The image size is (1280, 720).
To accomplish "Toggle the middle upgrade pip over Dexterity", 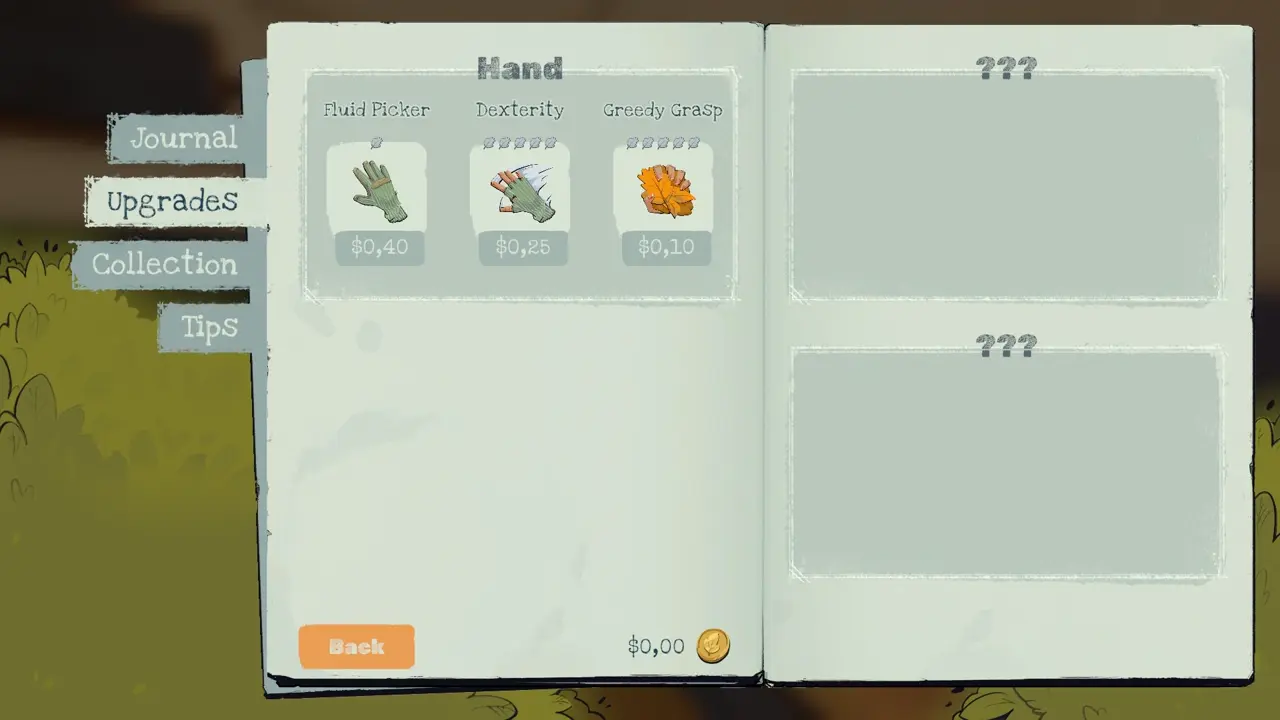I will coord(520,143).
